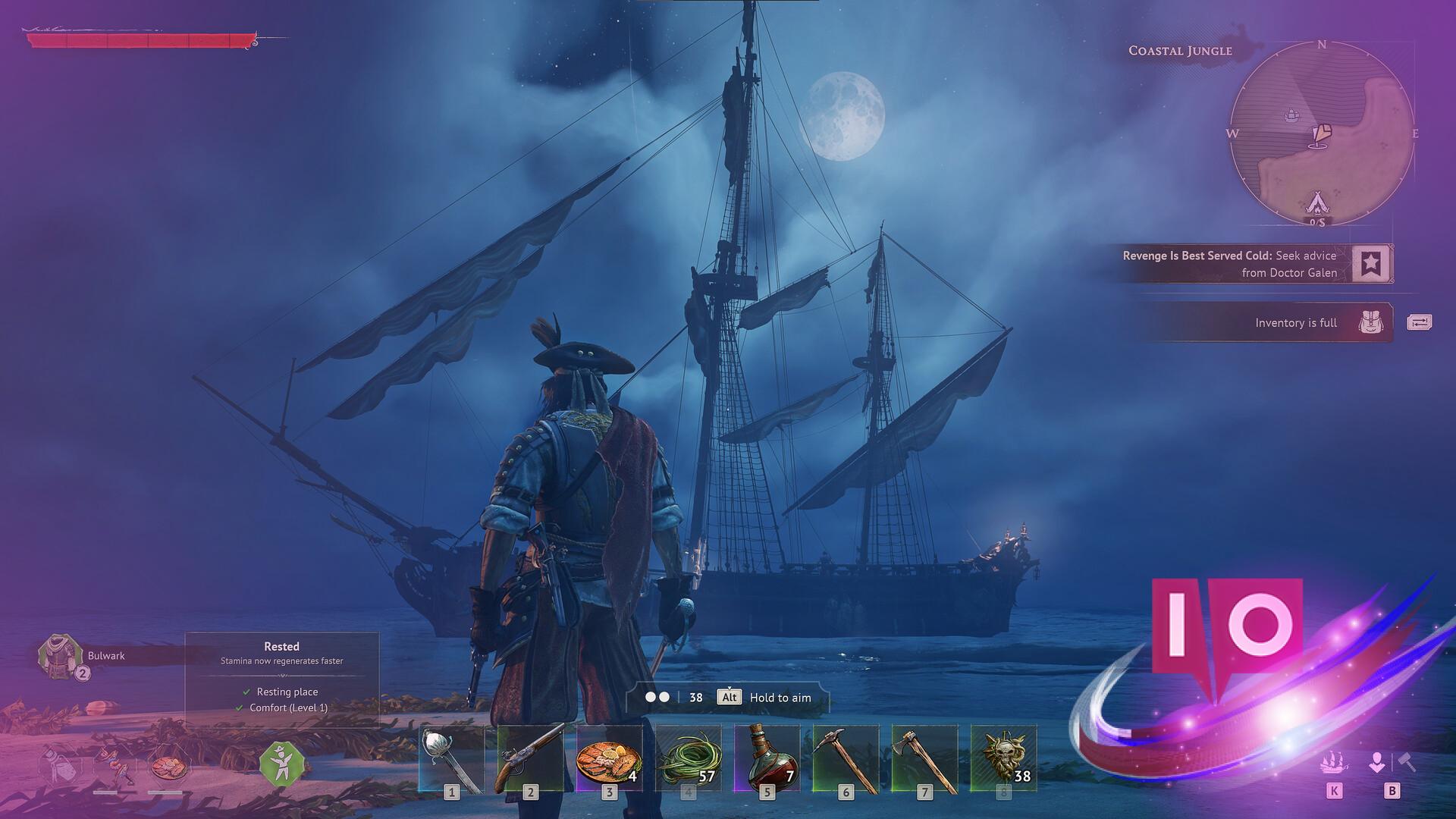Expand the Rested buff details panel

(x=281, y=647)
